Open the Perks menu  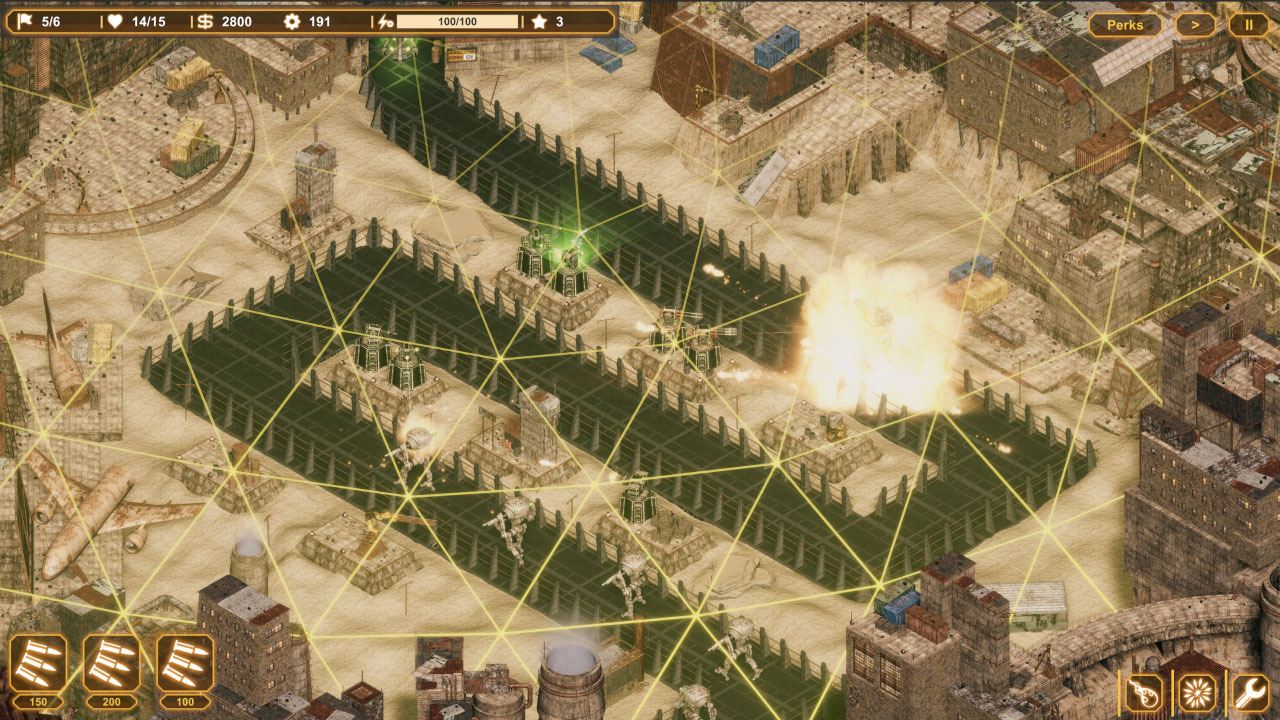point(1125,24)
